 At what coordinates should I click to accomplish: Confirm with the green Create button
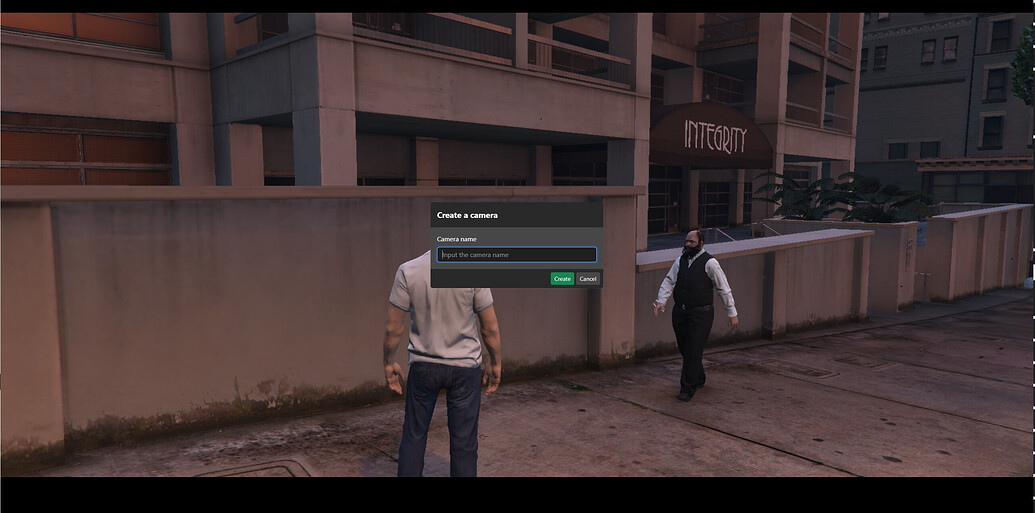pos(562,279)
